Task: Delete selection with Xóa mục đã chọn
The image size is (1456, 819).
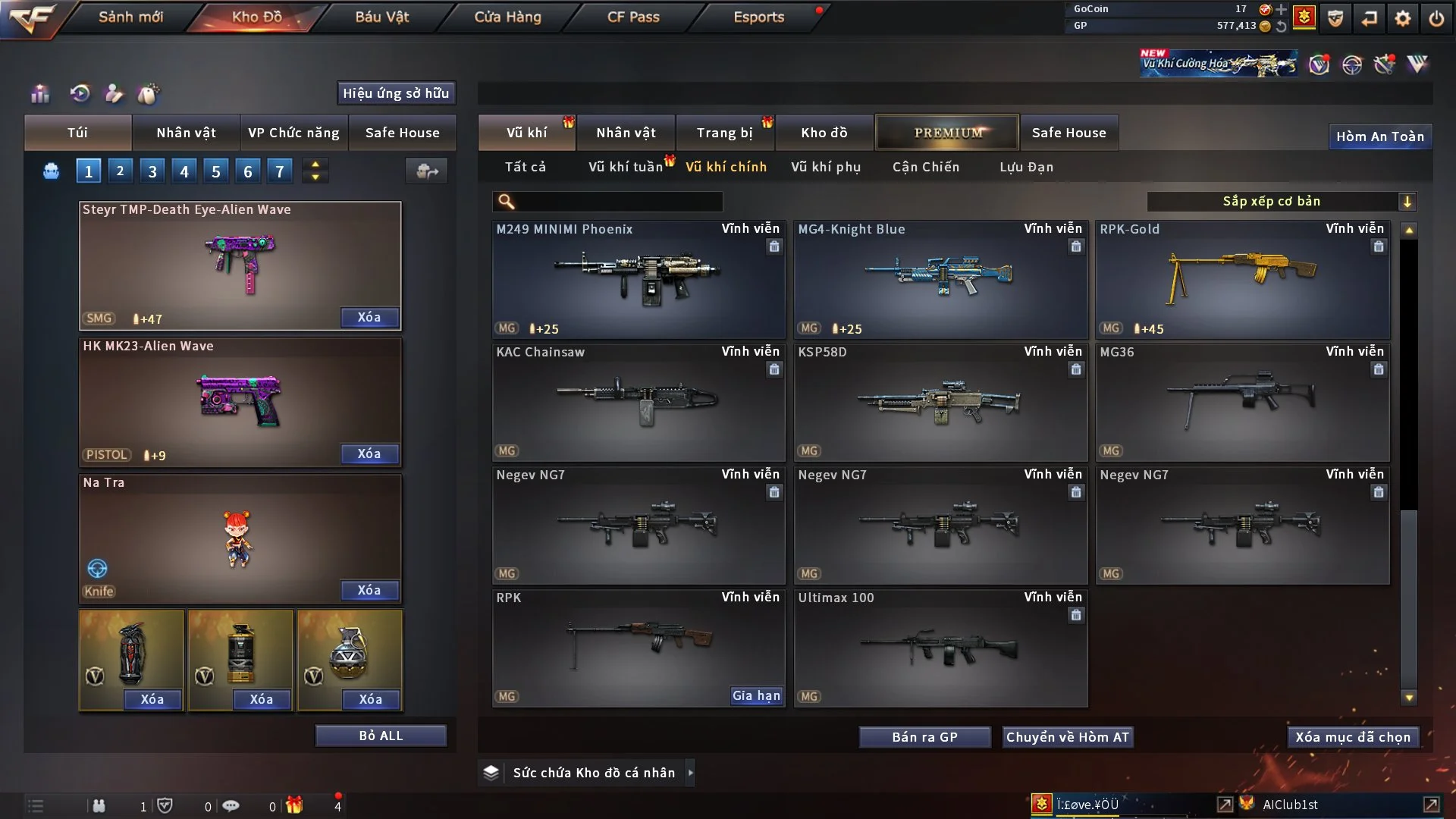Action: click(x=1353, y=737)
